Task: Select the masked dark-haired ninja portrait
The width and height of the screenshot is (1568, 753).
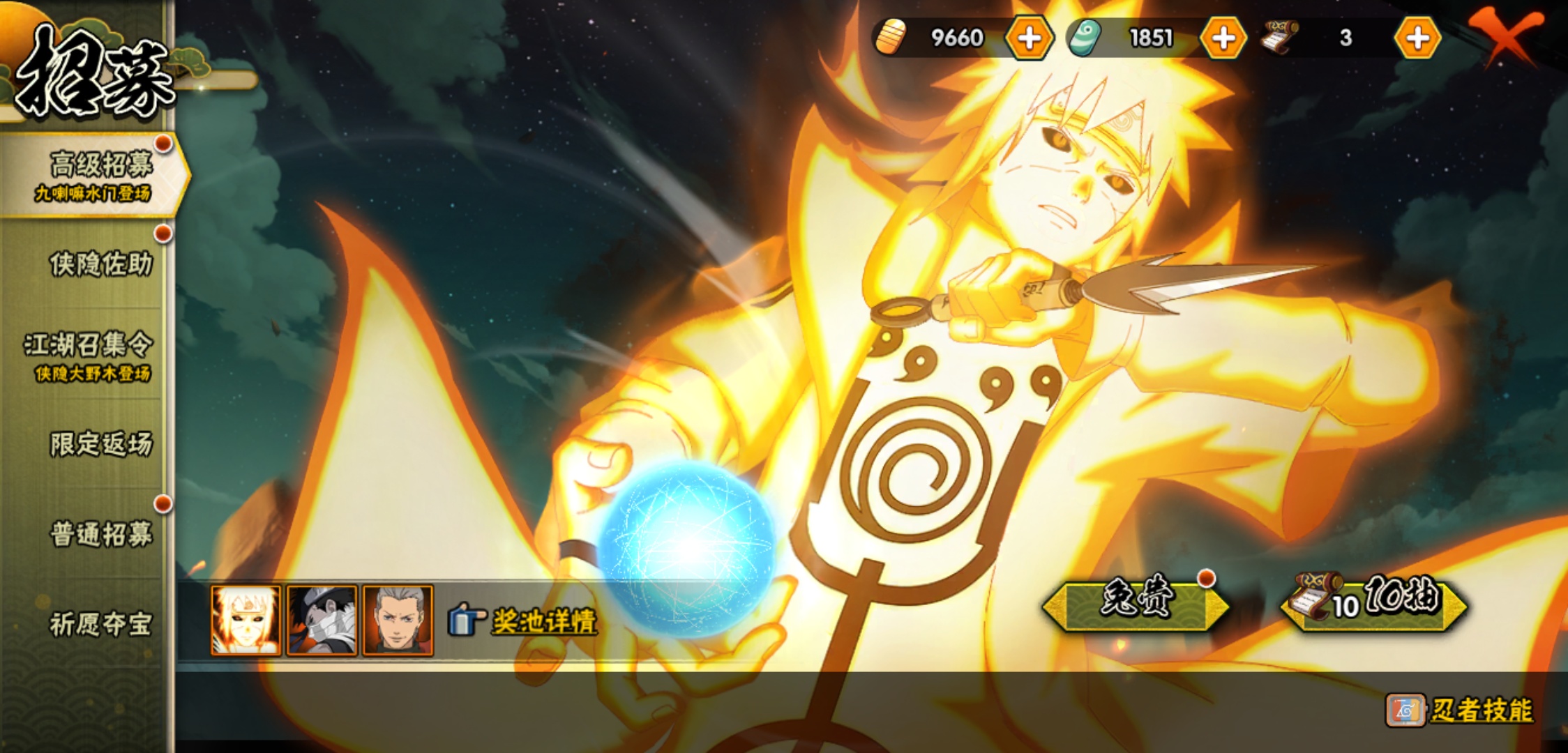Action: click(322, 621)
